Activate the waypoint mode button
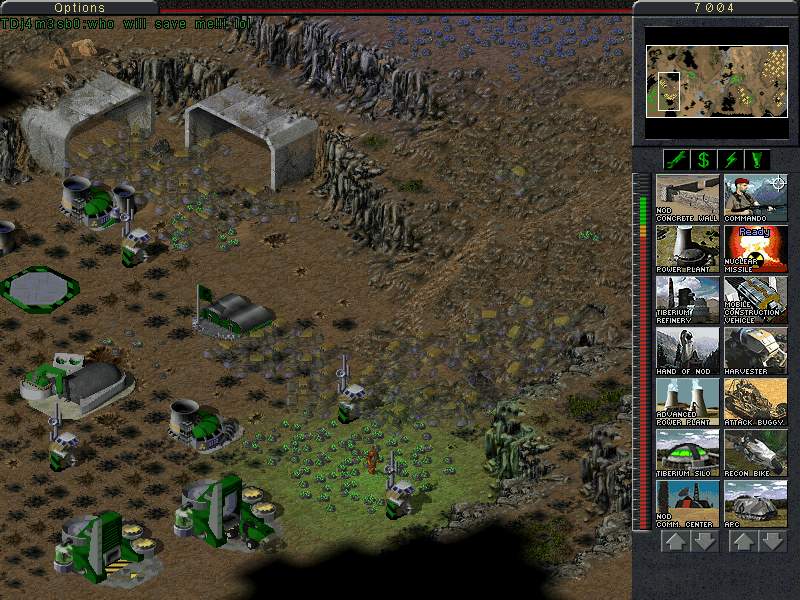Image resolution: width=800 pixels, height=600 pixels. (757, 159)
